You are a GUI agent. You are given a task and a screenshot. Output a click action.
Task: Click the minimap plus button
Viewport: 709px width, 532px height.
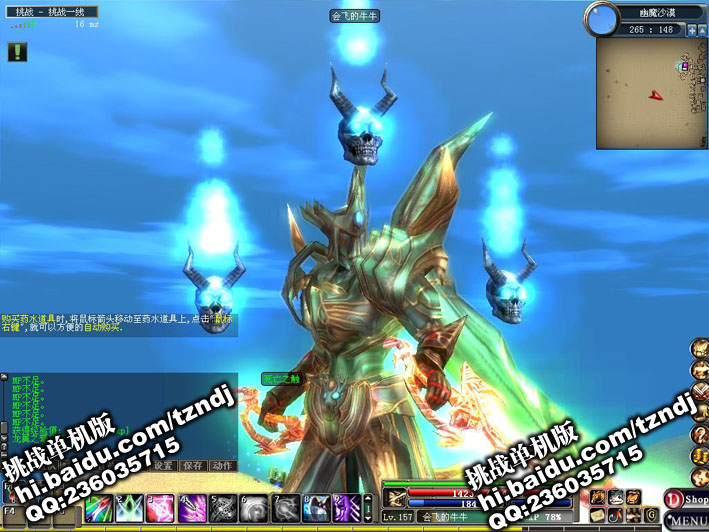pyautogui.click(x=691, y=31)
